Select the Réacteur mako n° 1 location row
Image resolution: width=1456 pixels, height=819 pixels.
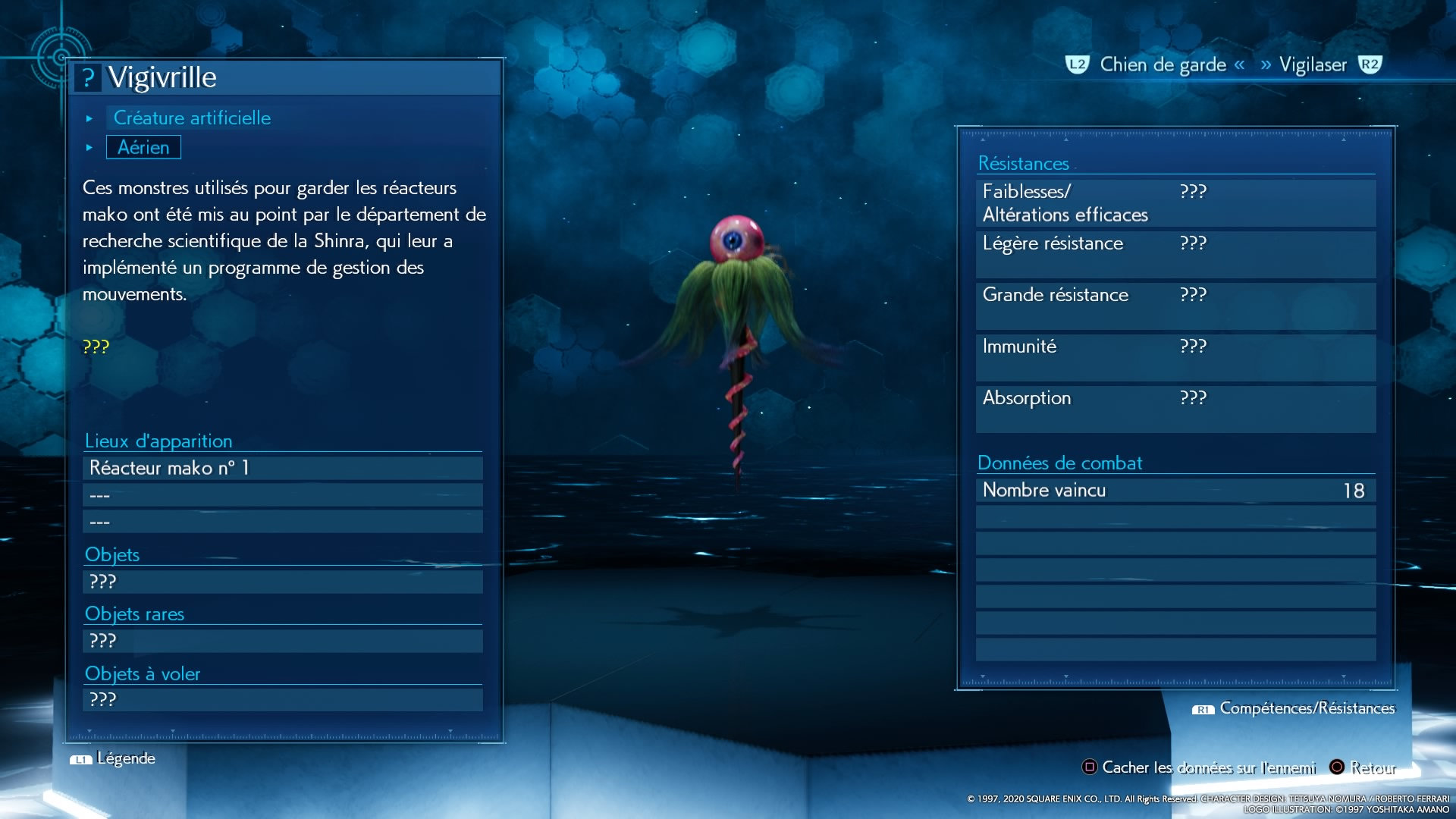coord(282,468)
